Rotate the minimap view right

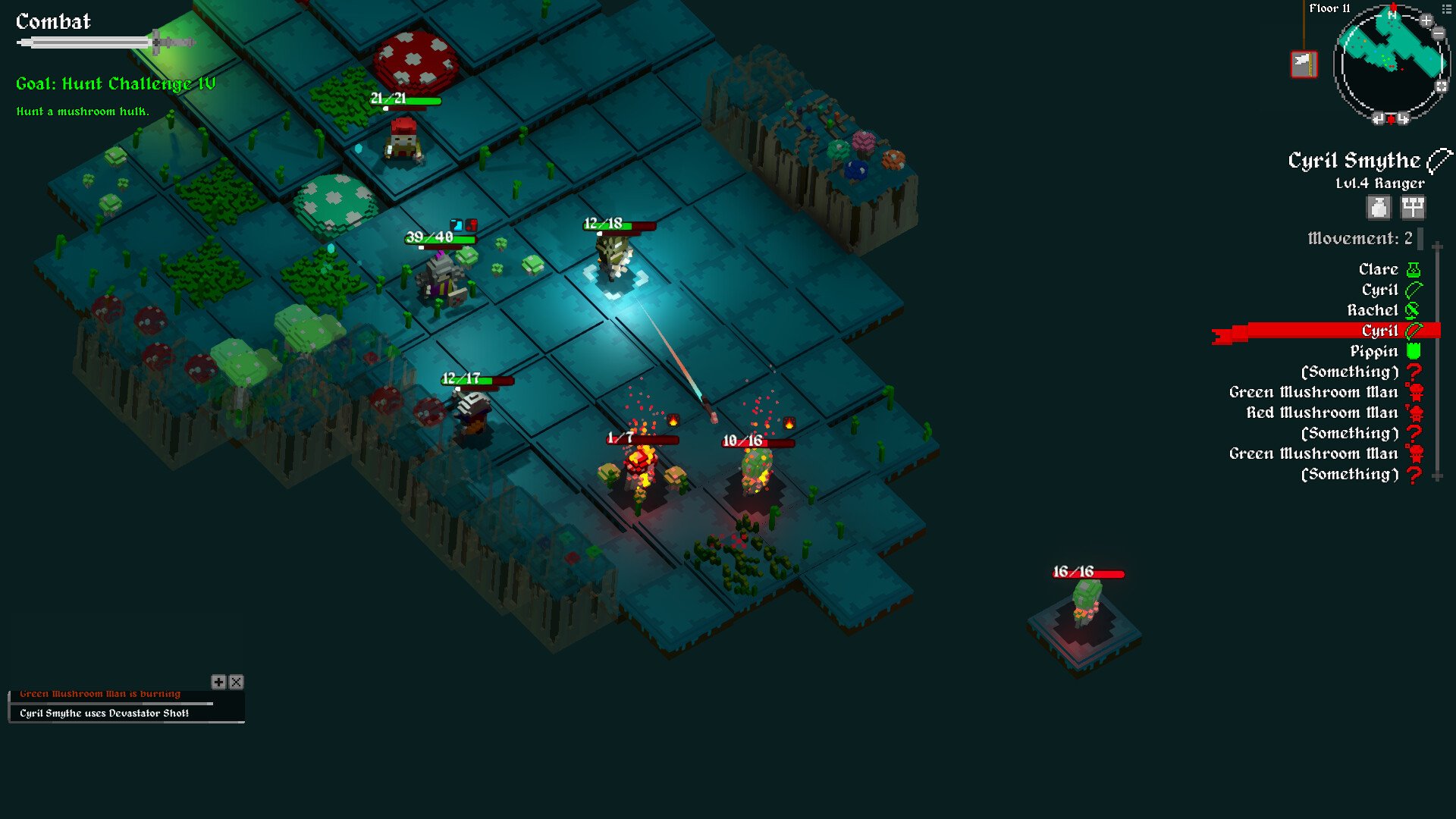[x=1404, y=118]
